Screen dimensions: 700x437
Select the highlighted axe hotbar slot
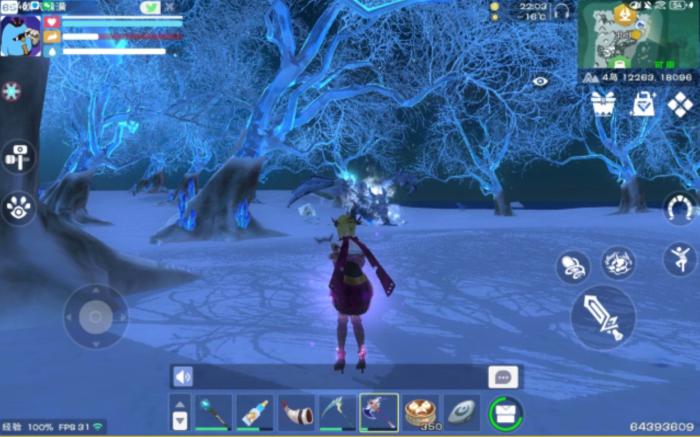pyautogui.click(x=379, y=411)
